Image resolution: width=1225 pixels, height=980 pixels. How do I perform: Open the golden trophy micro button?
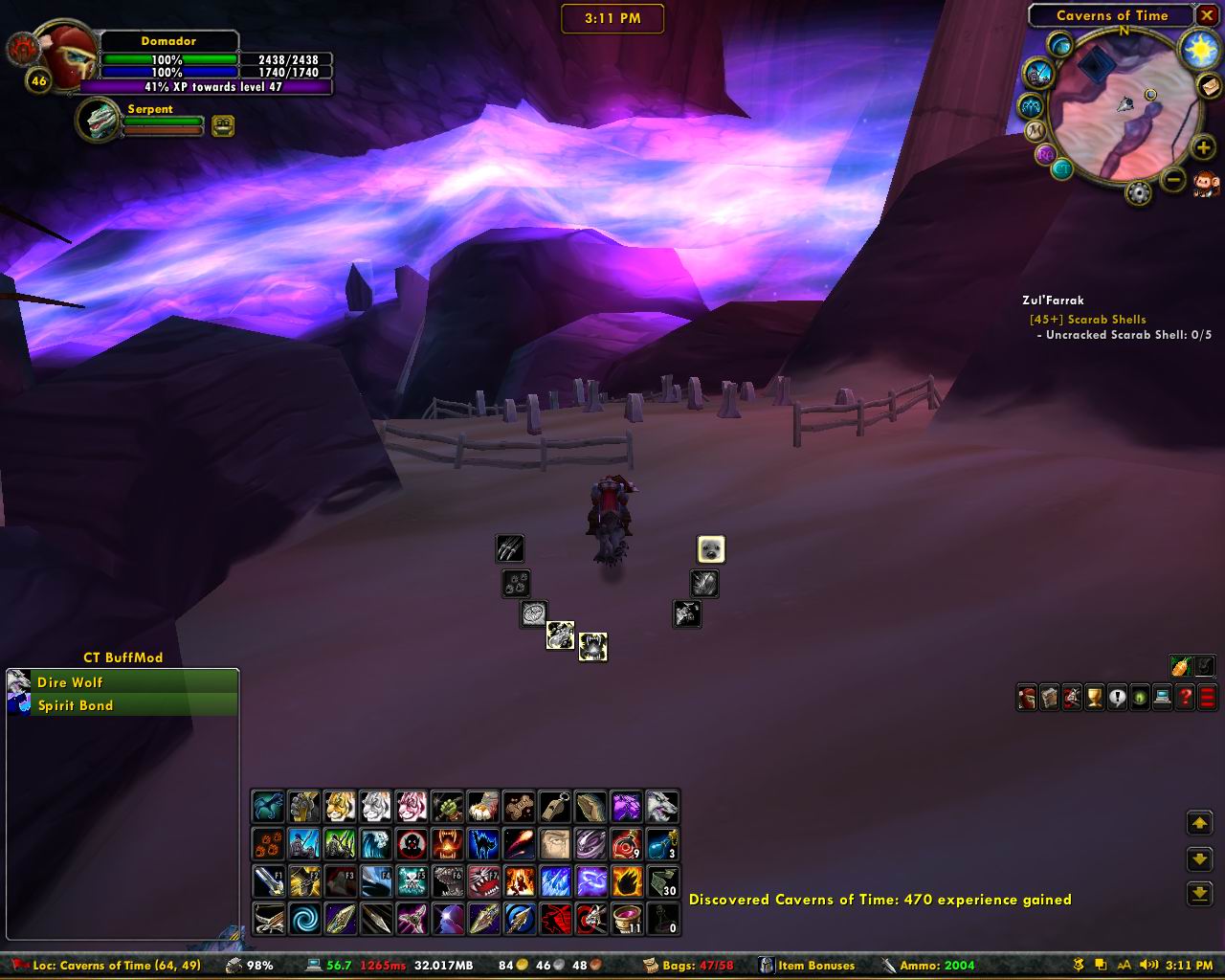tap(1094, 697)
